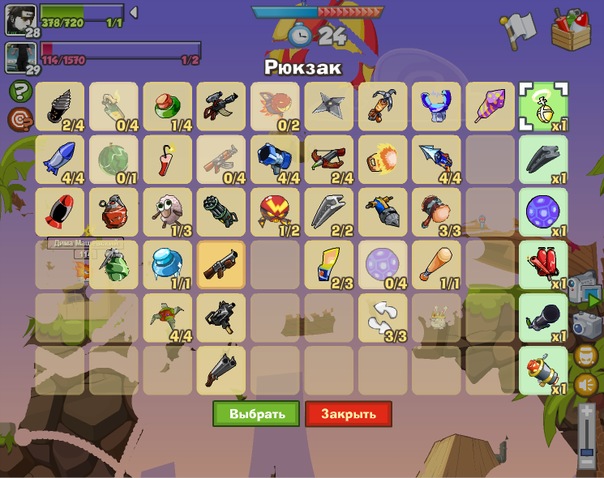604x478 pixels.
Task: Close the backpack with Закрыть
Action: [x=348, y=414]
